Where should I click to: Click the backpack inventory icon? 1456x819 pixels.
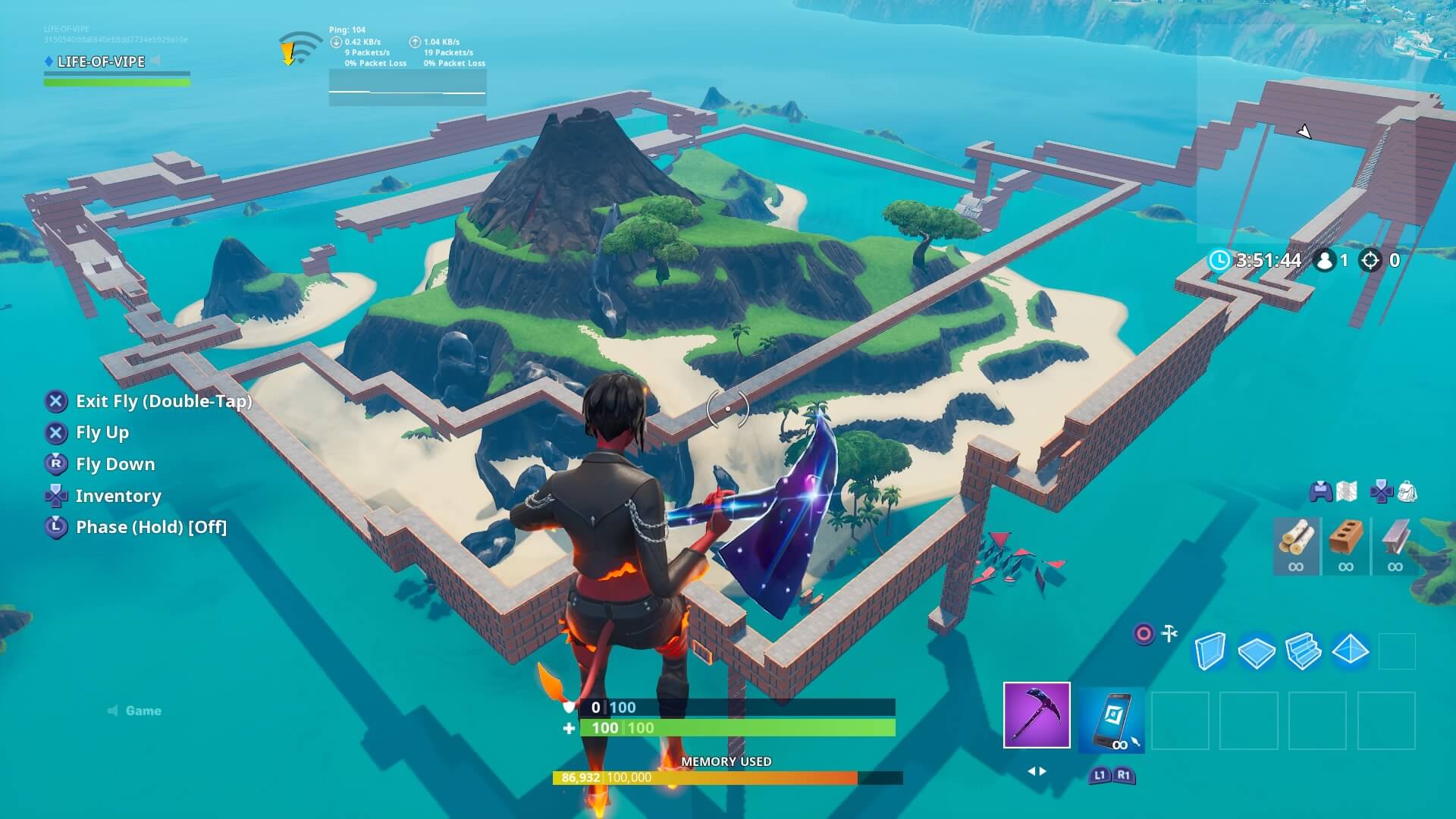click(x=1407, y=491)
